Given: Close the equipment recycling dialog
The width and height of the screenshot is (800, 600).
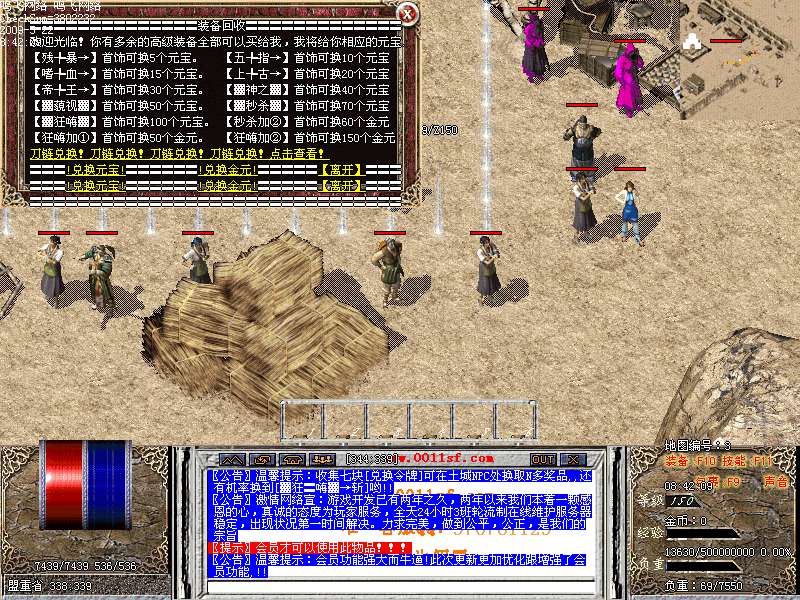Looking at the screenshot, I should click(x=407, y=13).
